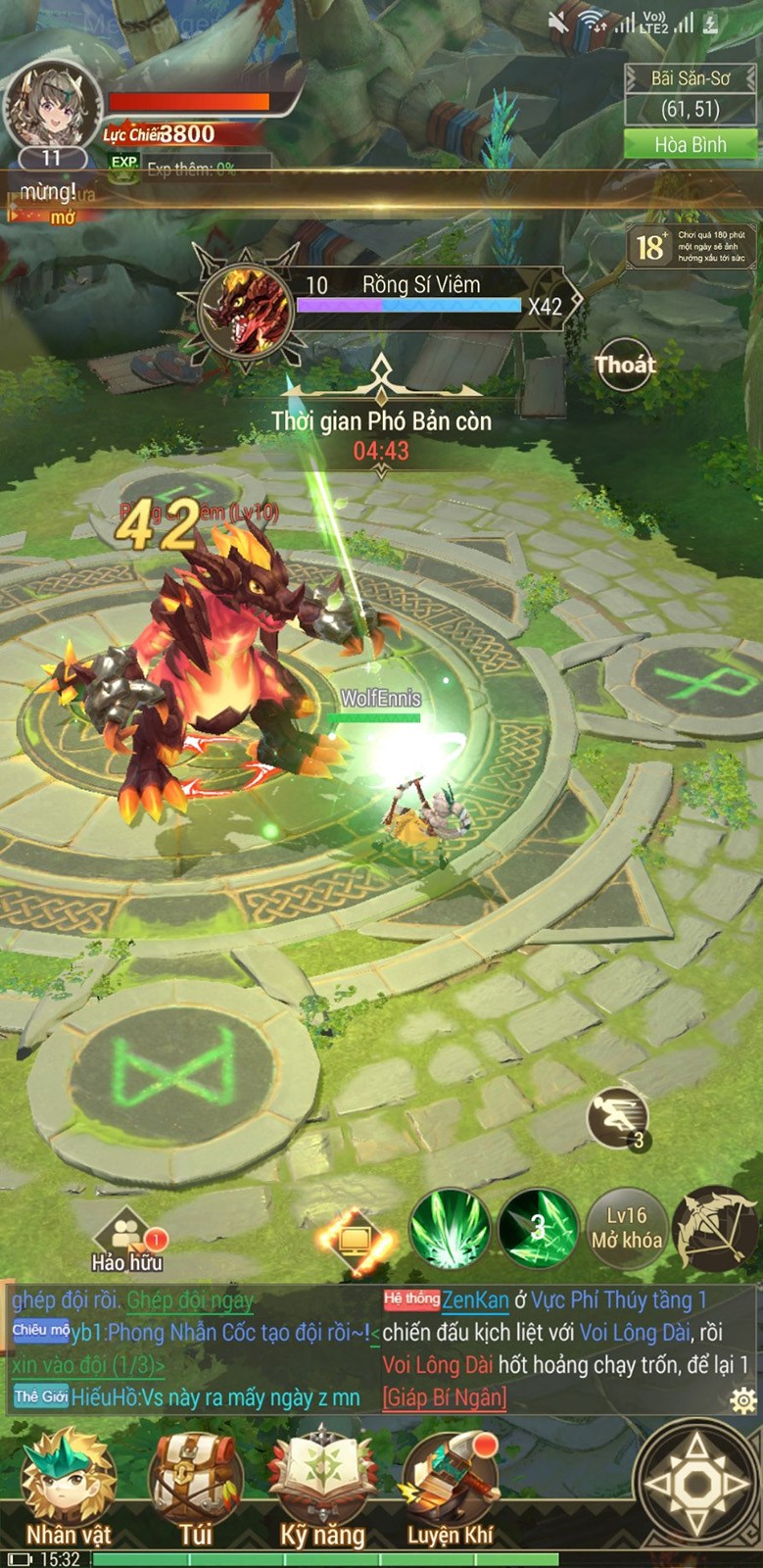Tap the locked Lv16 Mở khóa skill slot
The width and height of the screenshot is (763, 1568).
click(x=626, y=1229)
